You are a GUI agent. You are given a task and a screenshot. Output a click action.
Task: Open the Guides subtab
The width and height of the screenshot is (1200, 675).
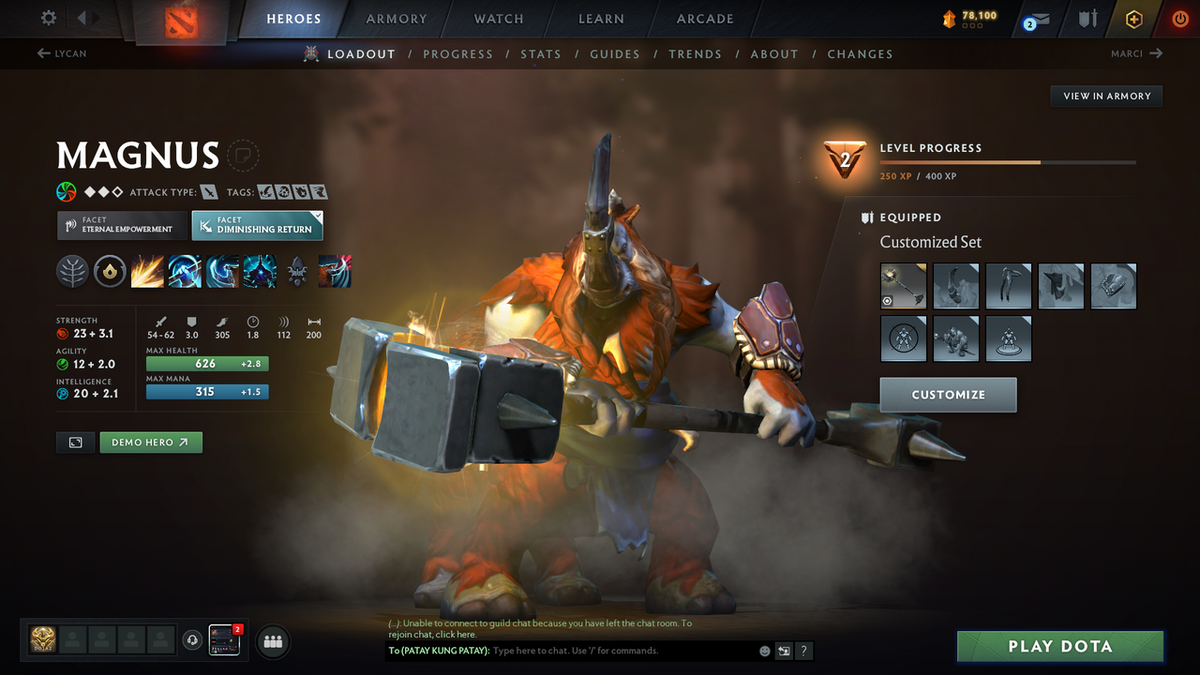pos(614,54)
